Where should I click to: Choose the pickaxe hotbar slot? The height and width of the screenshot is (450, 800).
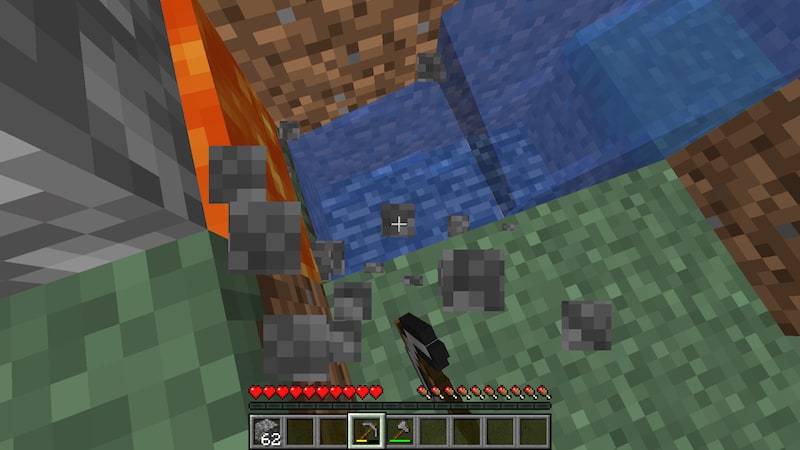click(x=366, y=432)
